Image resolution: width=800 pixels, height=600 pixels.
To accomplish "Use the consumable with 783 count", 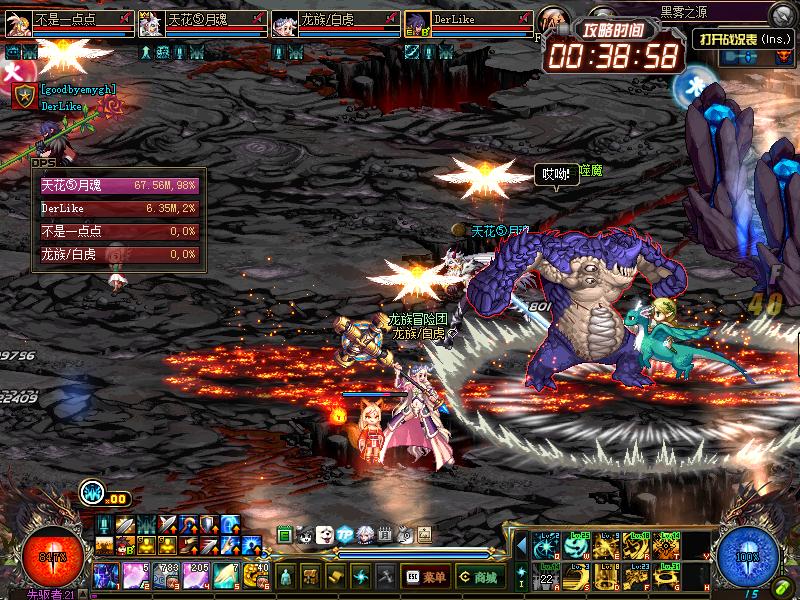I will click(x=163, y=575).
